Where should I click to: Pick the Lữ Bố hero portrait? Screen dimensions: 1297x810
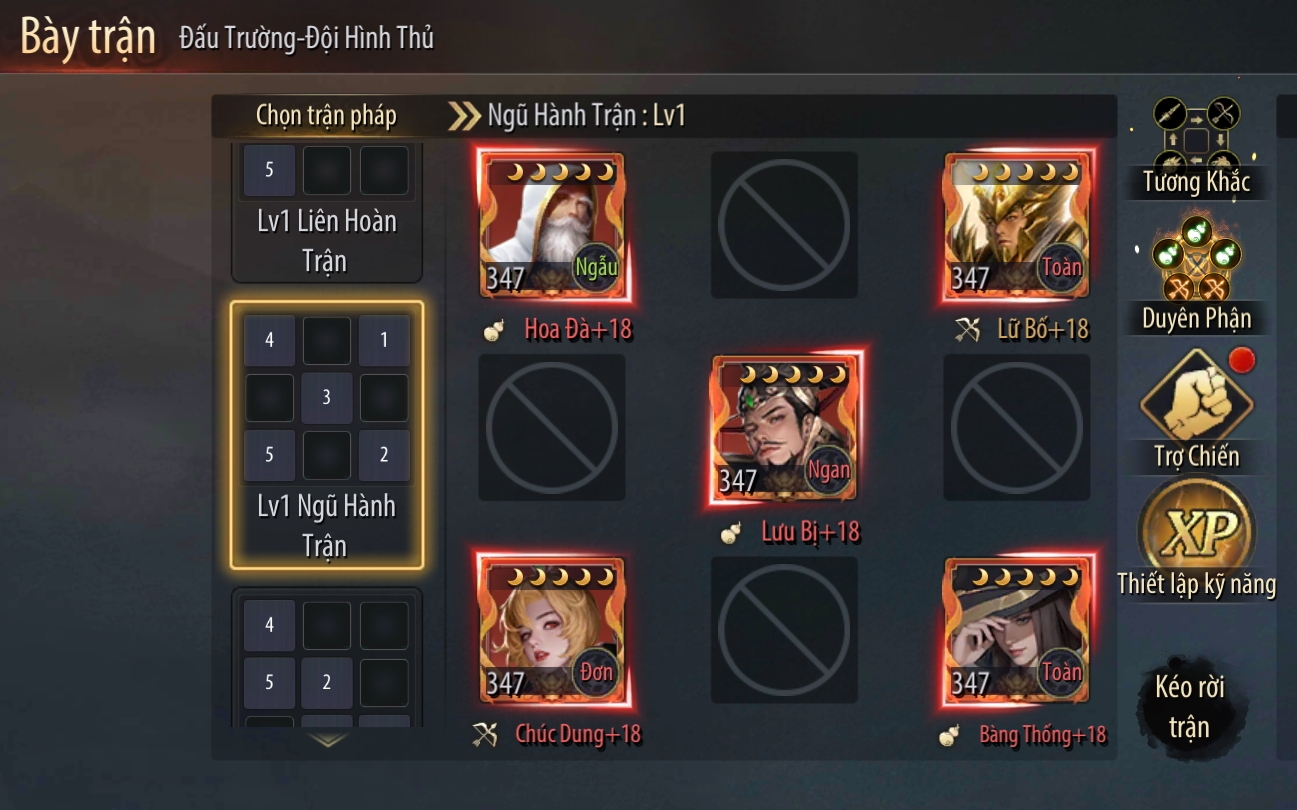[x=1018, y=226]
